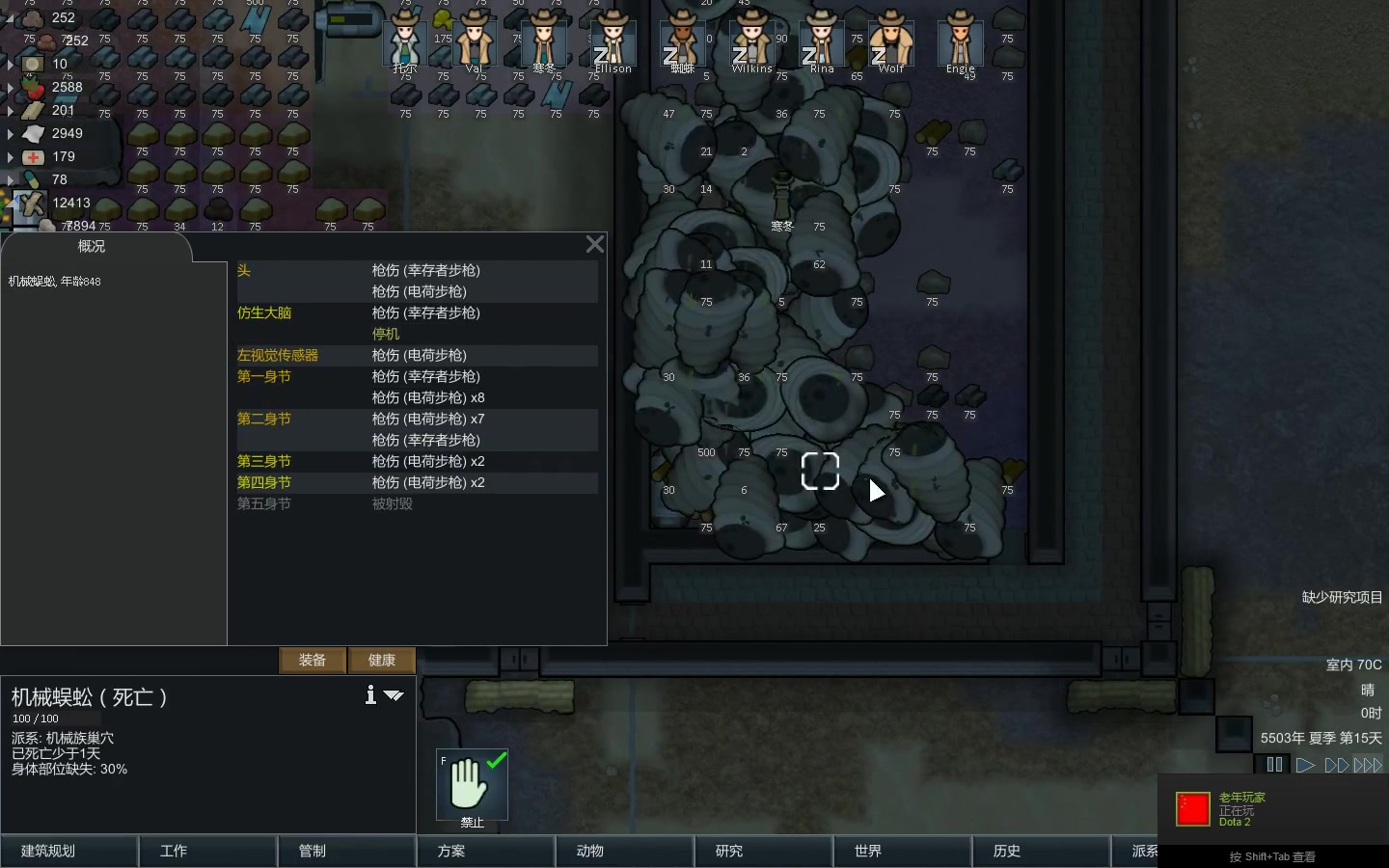Close the health overview panel
The height and width of the screenshot is (868, 1389).
(x=595, y=245)
